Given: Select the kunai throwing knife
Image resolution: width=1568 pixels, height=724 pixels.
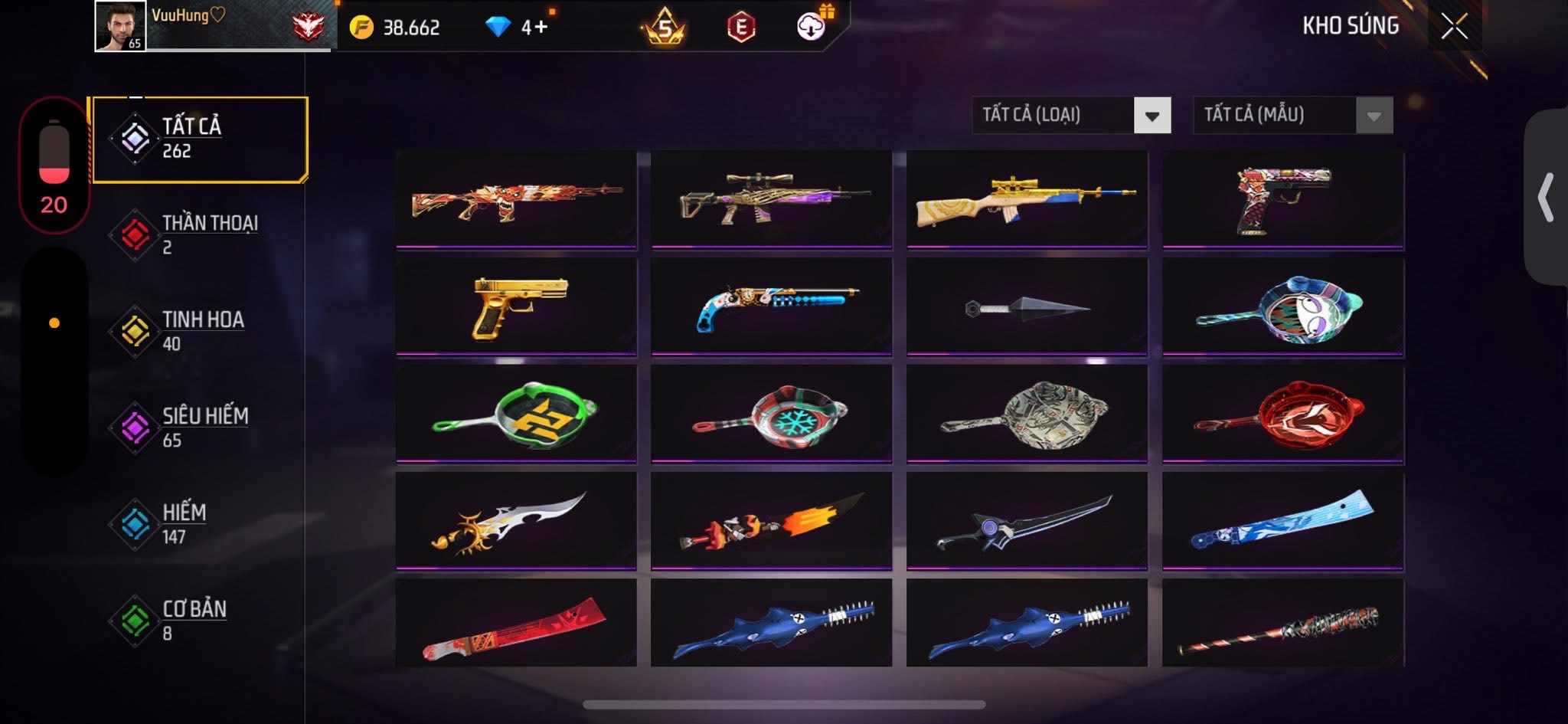Looking at the screenshot, I should (x=1027, y=307).
